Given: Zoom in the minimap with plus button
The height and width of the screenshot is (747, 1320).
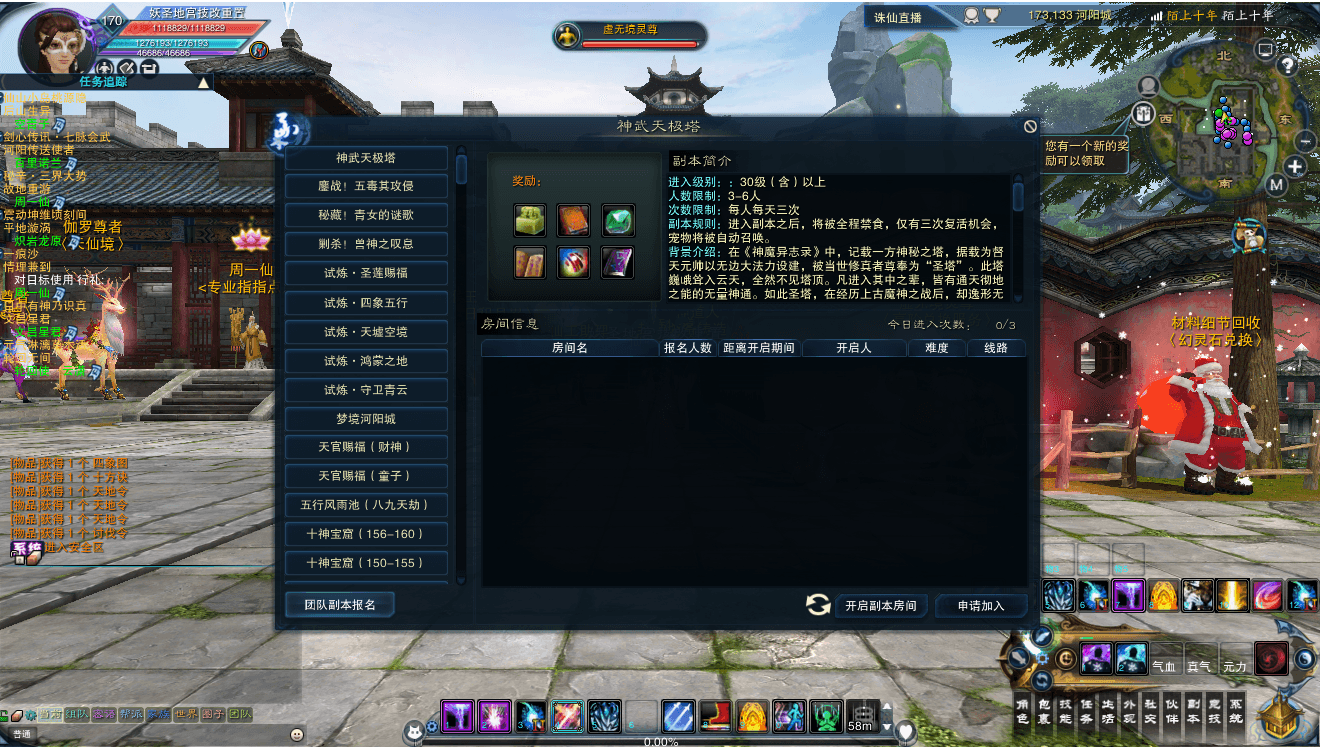Looking at the screenshot, I should (1296, 167).
